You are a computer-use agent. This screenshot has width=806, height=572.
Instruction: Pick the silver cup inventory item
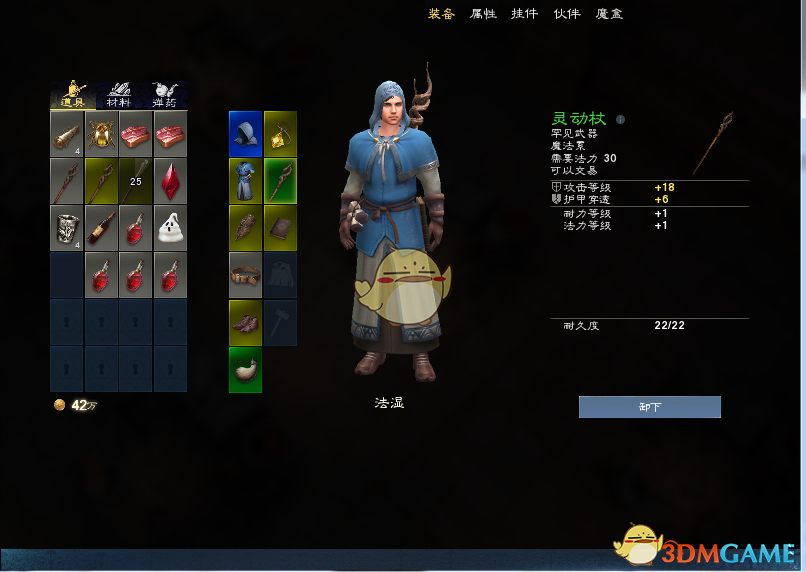click(67, 227)
